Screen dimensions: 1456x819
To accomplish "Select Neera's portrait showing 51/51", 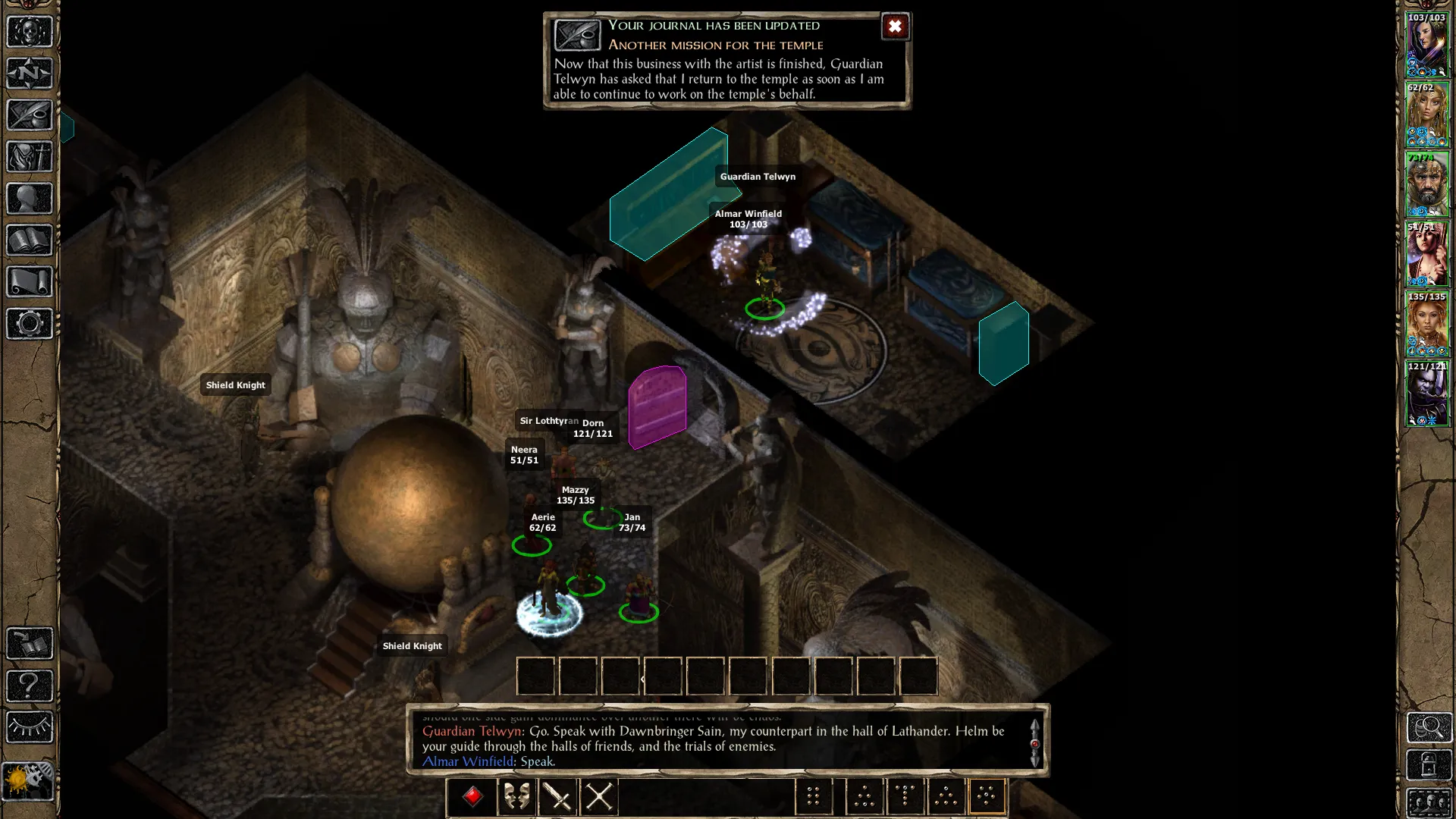I will 1427,254.
